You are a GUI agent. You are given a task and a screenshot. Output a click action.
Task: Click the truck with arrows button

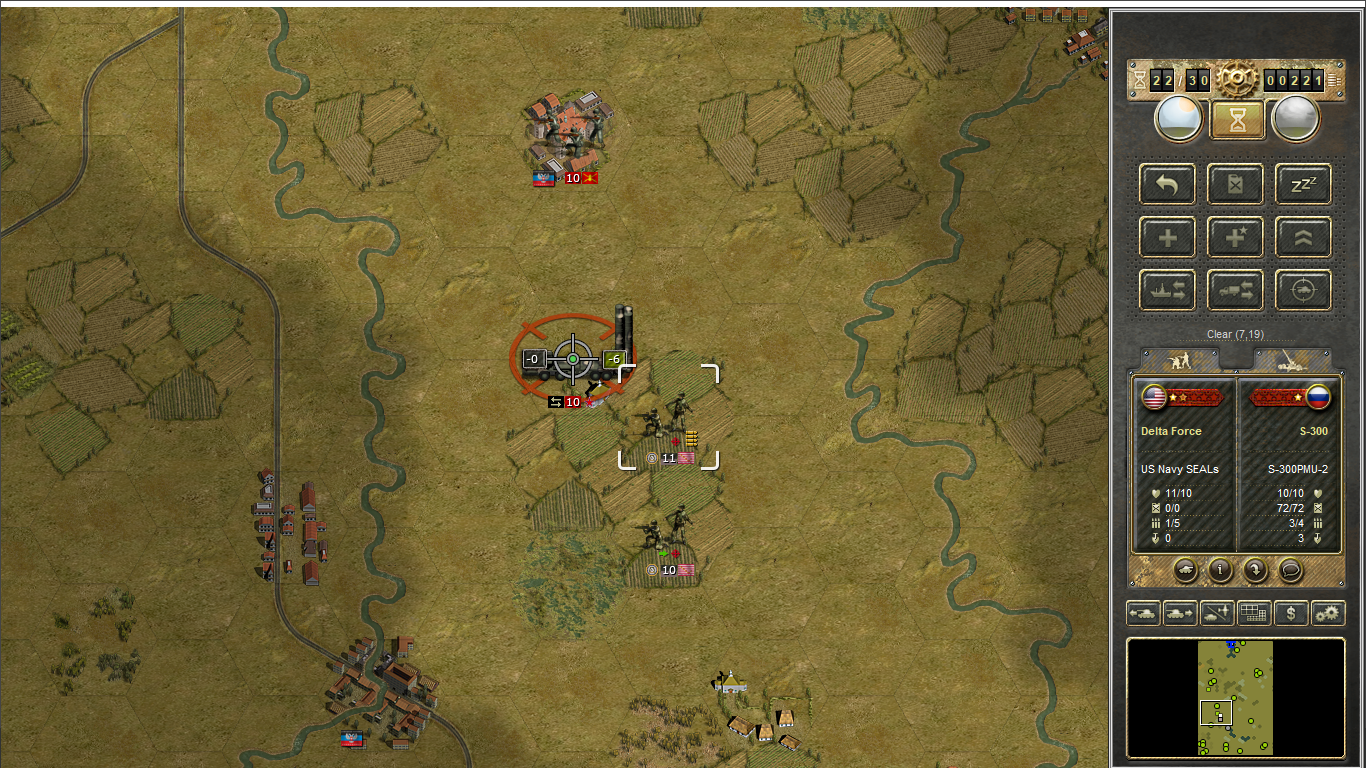coord(1235,290)
